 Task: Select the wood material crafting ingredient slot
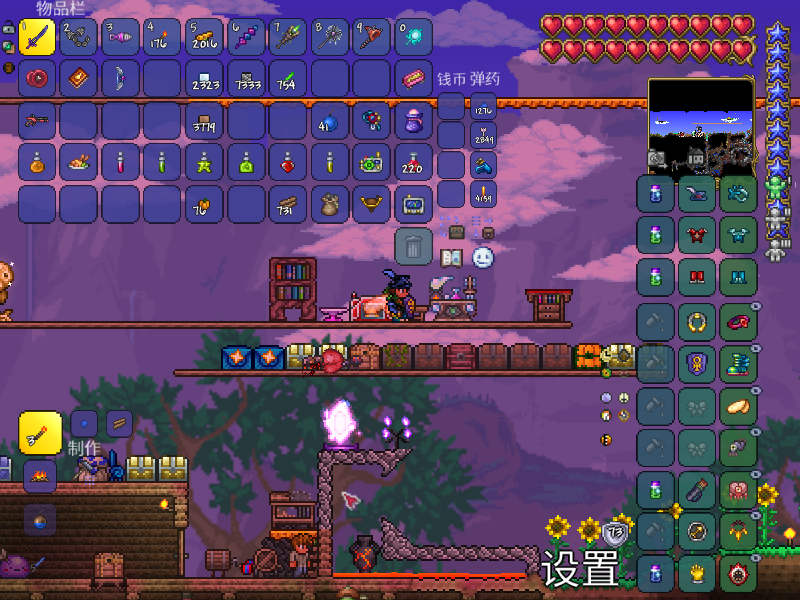click(119, 423)
